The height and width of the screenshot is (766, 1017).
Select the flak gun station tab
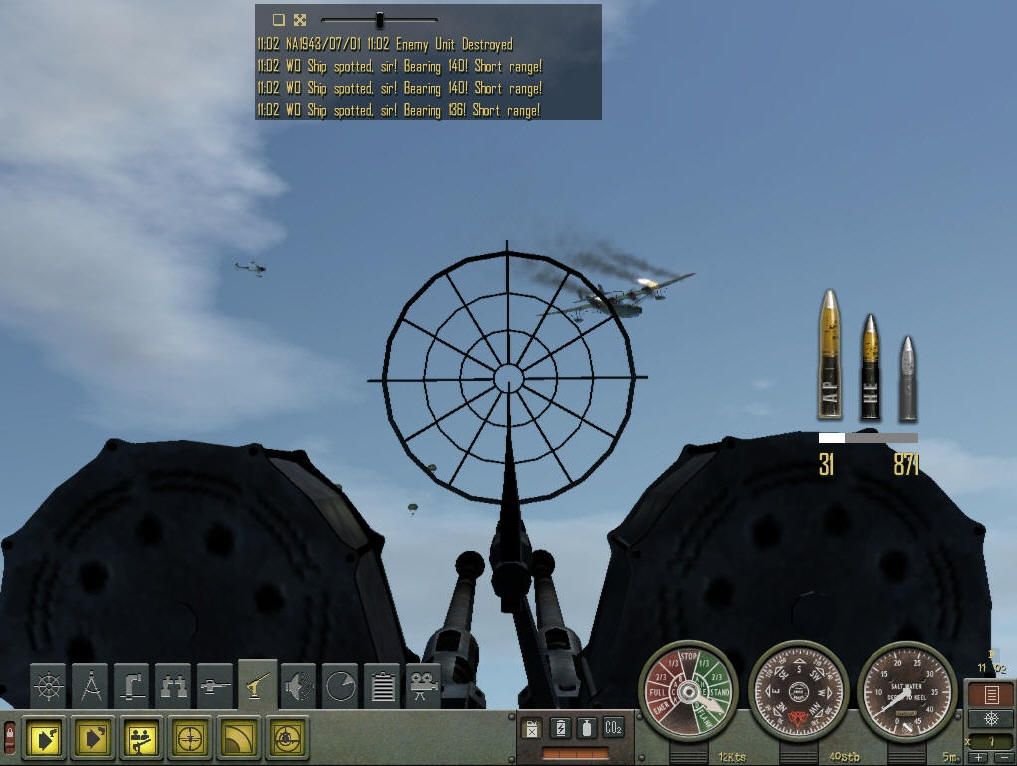(257, 685)
